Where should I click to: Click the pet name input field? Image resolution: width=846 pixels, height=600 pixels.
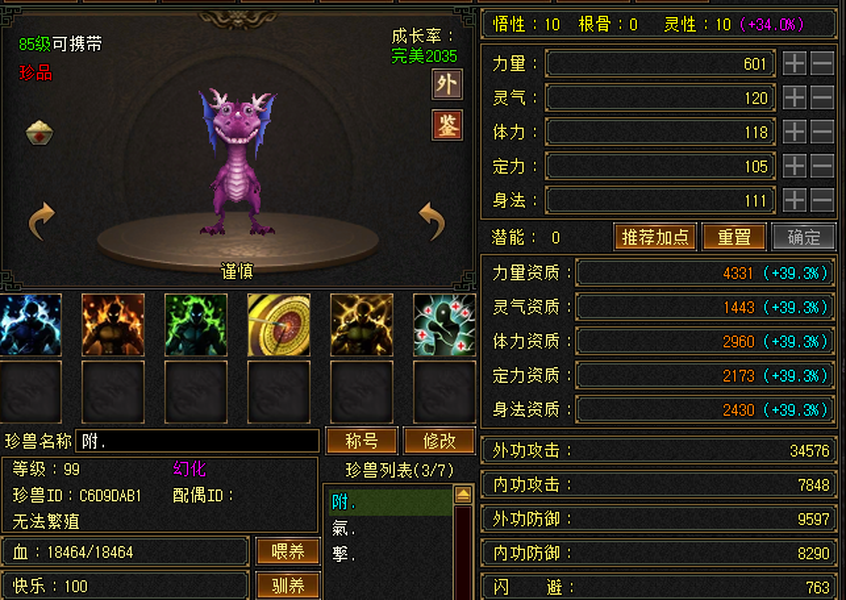[x=196, y=441]
